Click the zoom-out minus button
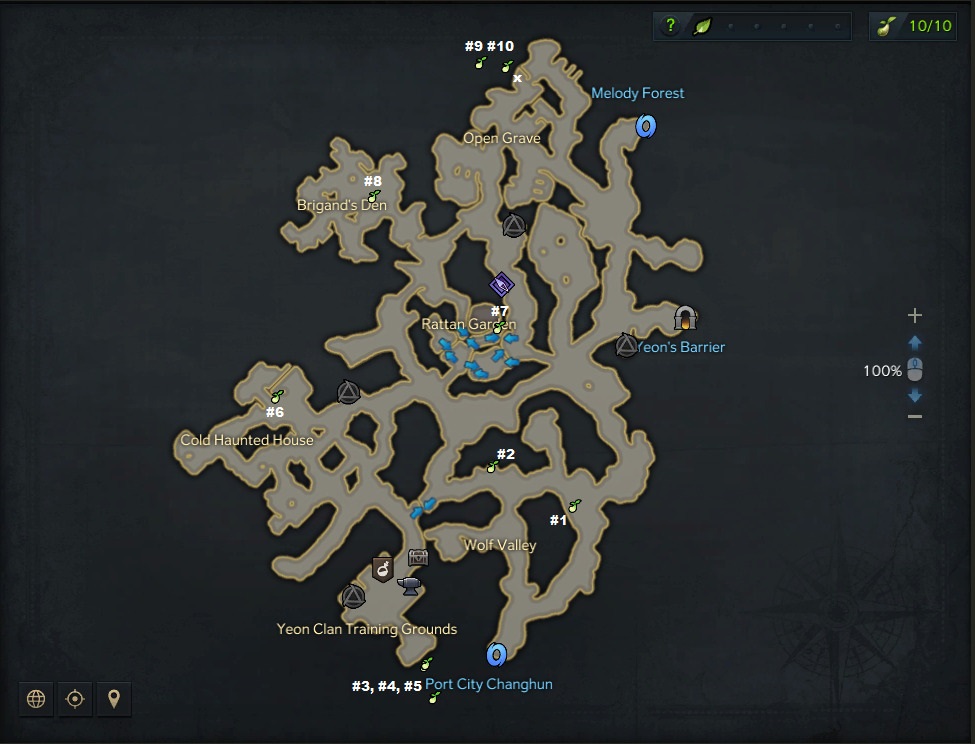975x744 pixels. (x=914, y=416)
